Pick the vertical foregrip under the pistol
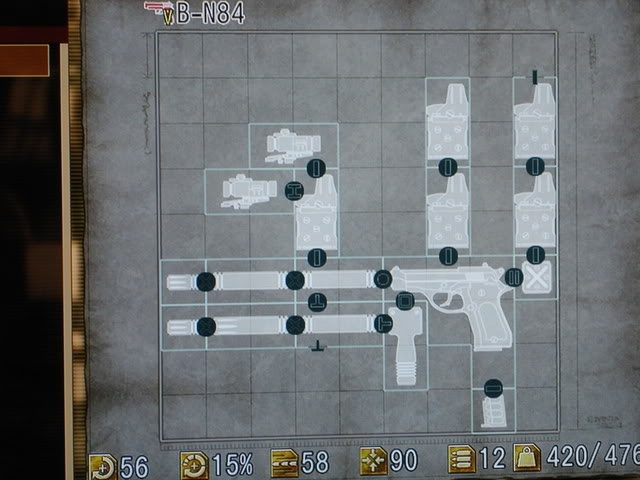 (x=405, y=350)
